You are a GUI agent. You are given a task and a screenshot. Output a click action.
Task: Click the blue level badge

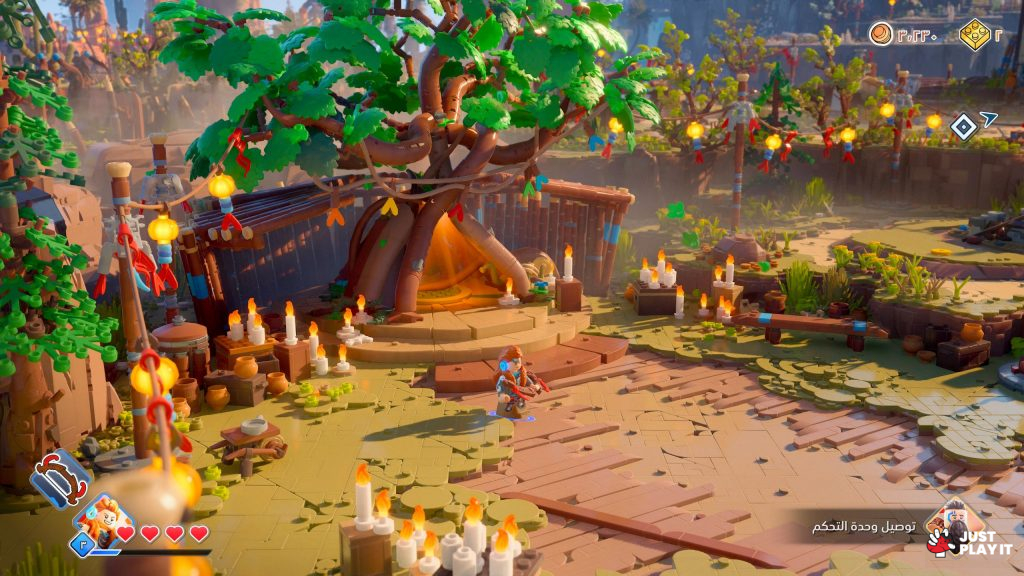click(81, 543)
